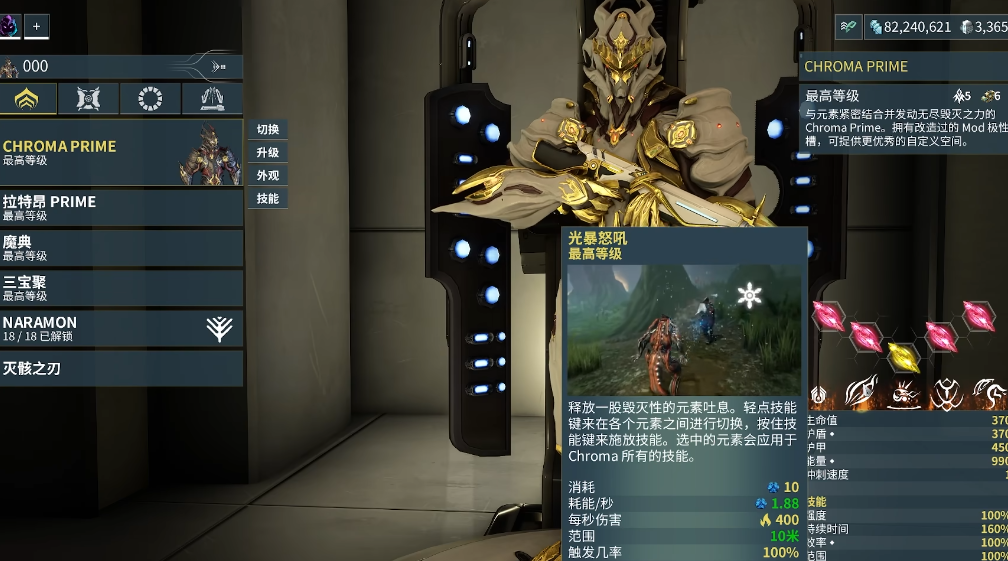The image size is (1008, 561).
Task: Choose the 三宝聚 melee weapon row
Action: tap(121, 288)
